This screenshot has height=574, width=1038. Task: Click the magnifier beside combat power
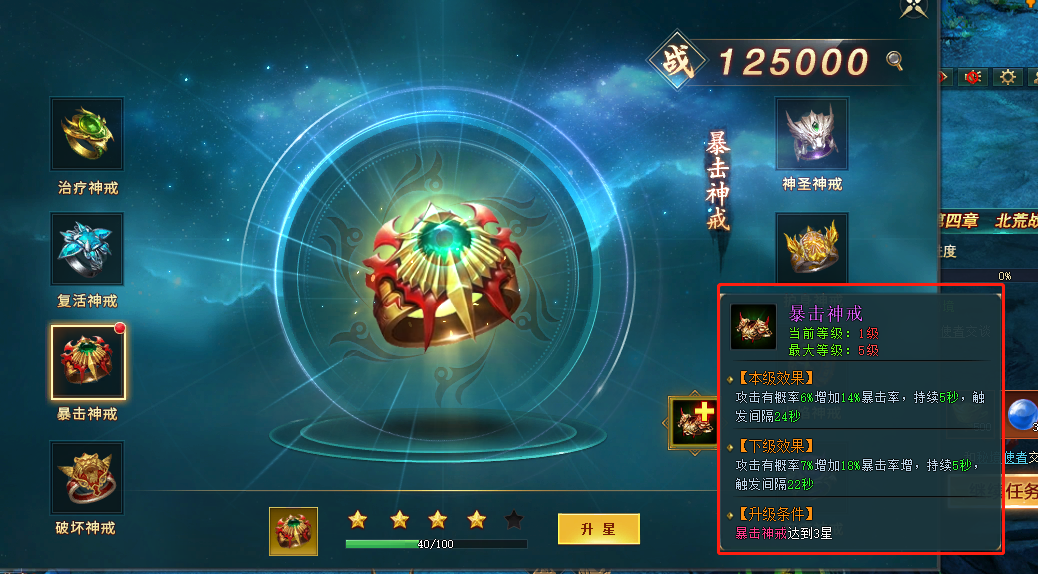point(894,61)
